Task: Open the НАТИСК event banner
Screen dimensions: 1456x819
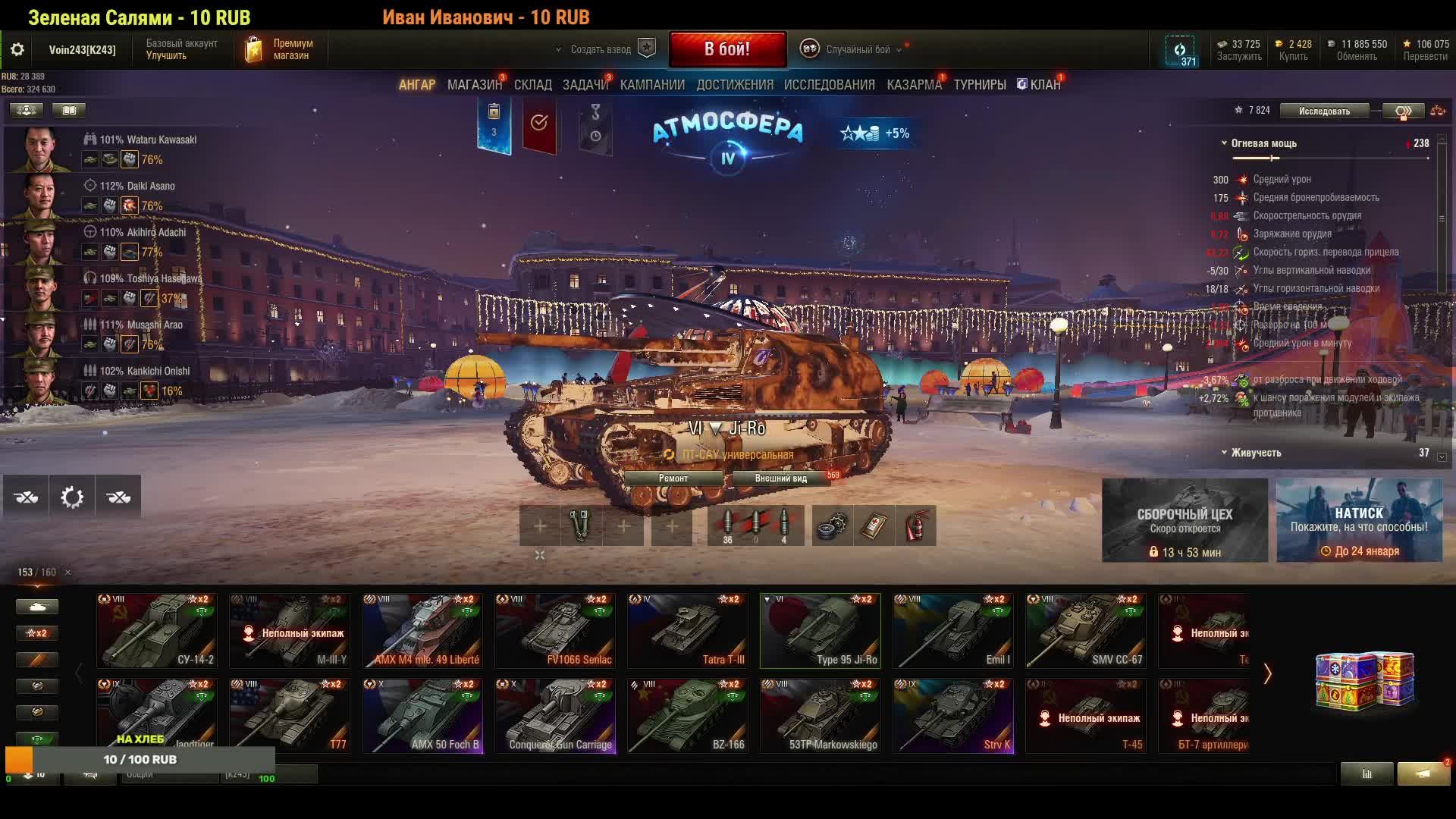Action: [x=1359, y=520]
